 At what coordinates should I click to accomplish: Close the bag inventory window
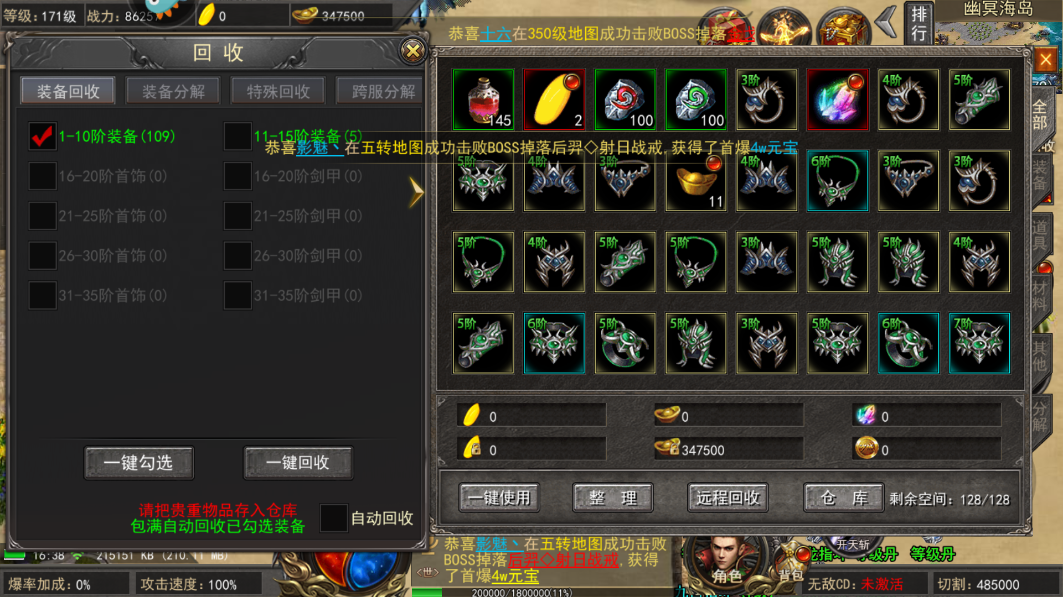coord(1045,61)
